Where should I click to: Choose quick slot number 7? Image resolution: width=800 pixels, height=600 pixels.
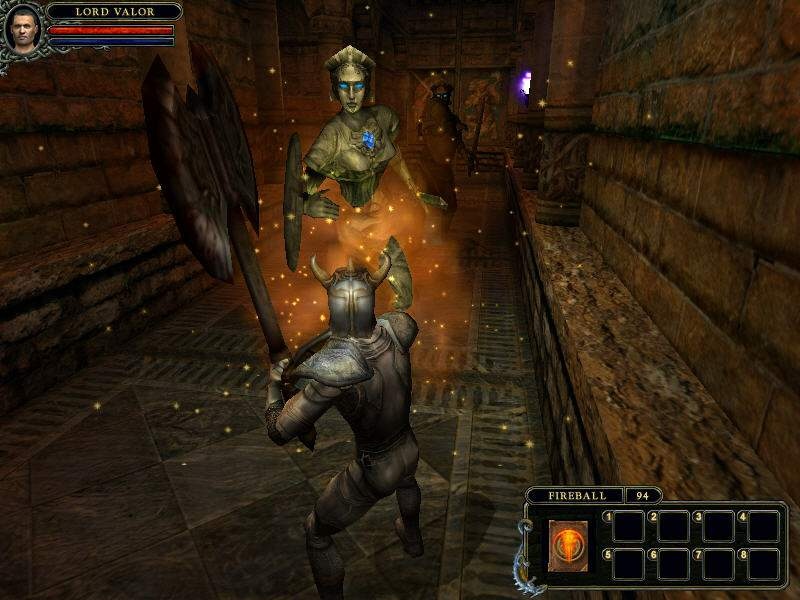719,564
